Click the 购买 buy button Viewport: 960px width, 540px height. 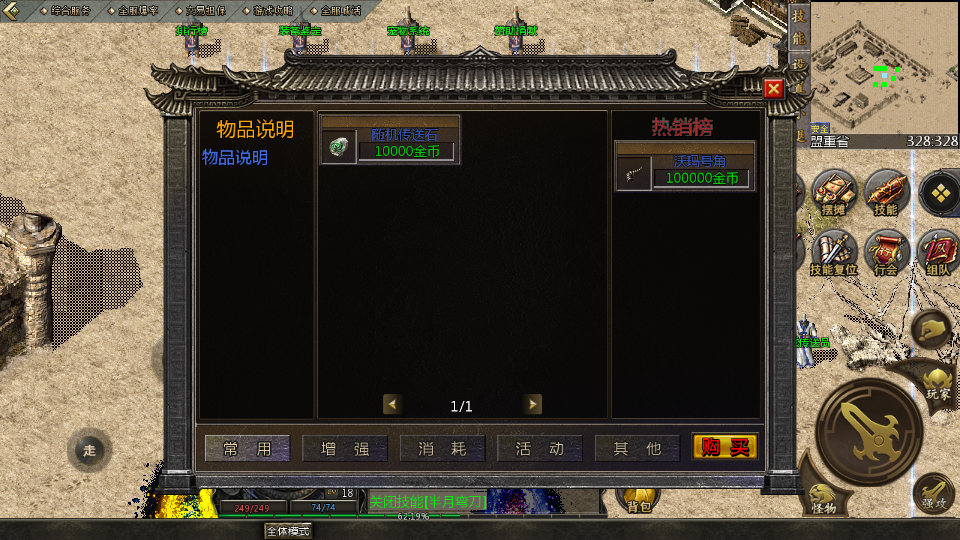pyautogui.click(x=725, y=447)
